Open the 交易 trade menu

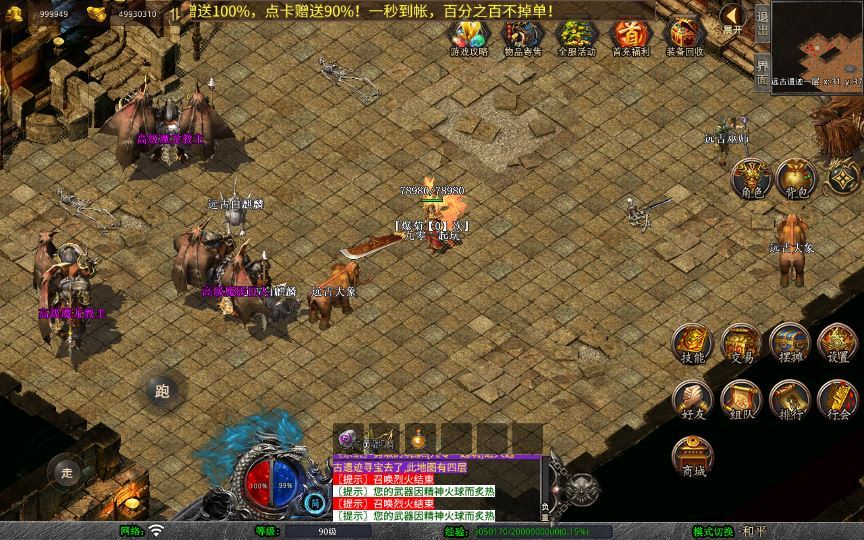coord(741,343)
